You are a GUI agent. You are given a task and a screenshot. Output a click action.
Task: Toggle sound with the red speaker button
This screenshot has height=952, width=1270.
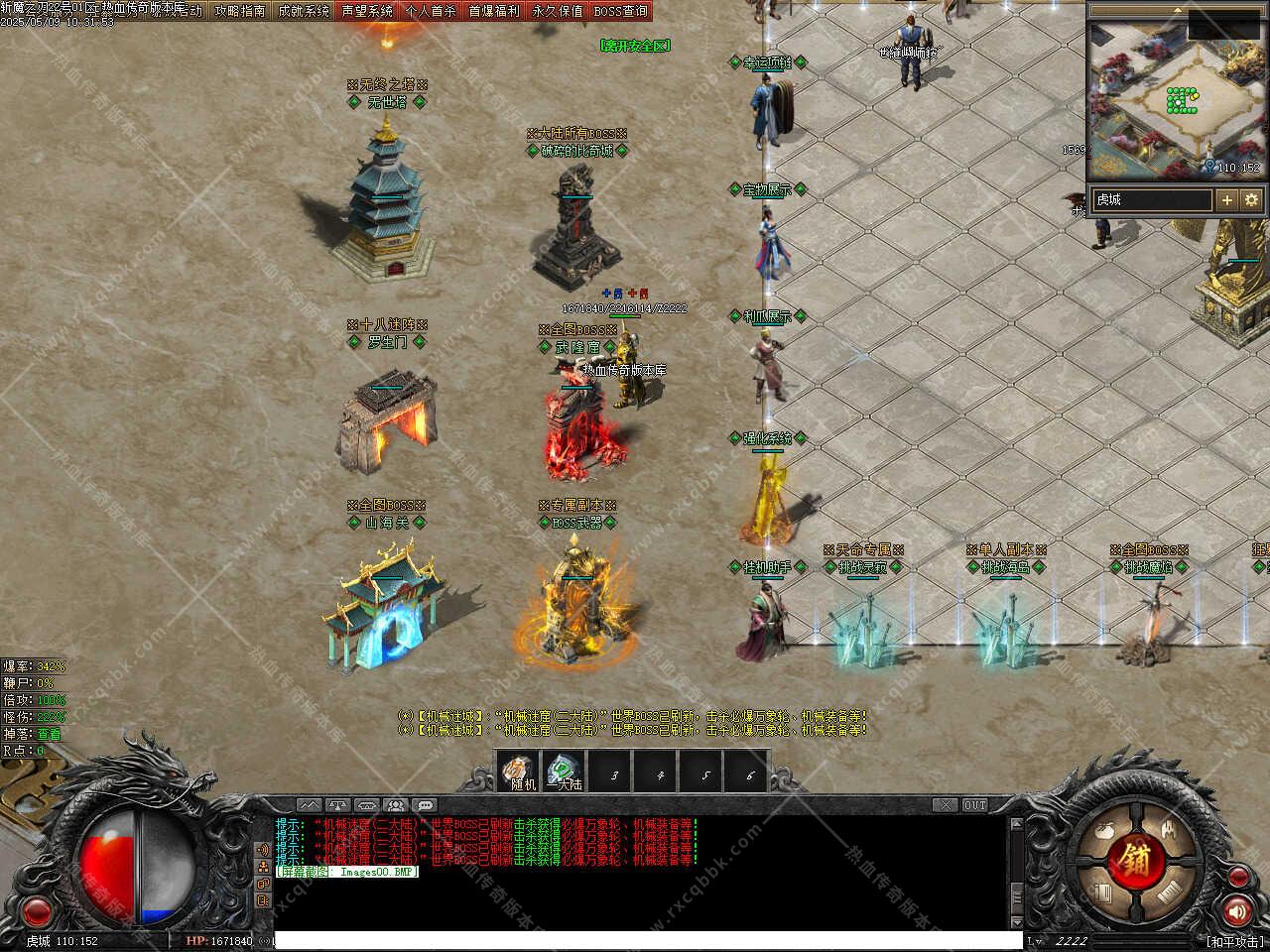point(1237,910)
